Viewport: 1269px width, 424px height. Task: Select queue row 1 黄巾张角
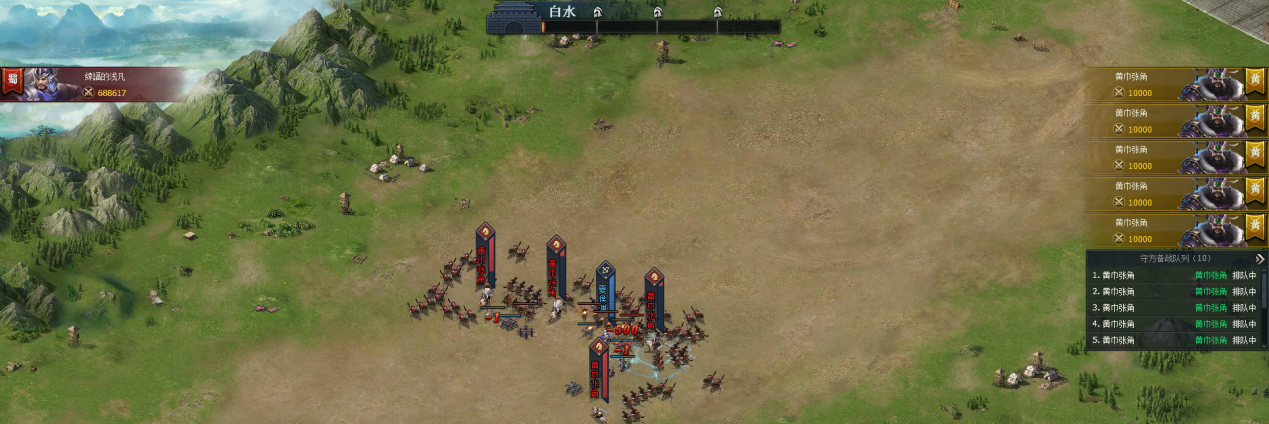[x=1170, y=275]
